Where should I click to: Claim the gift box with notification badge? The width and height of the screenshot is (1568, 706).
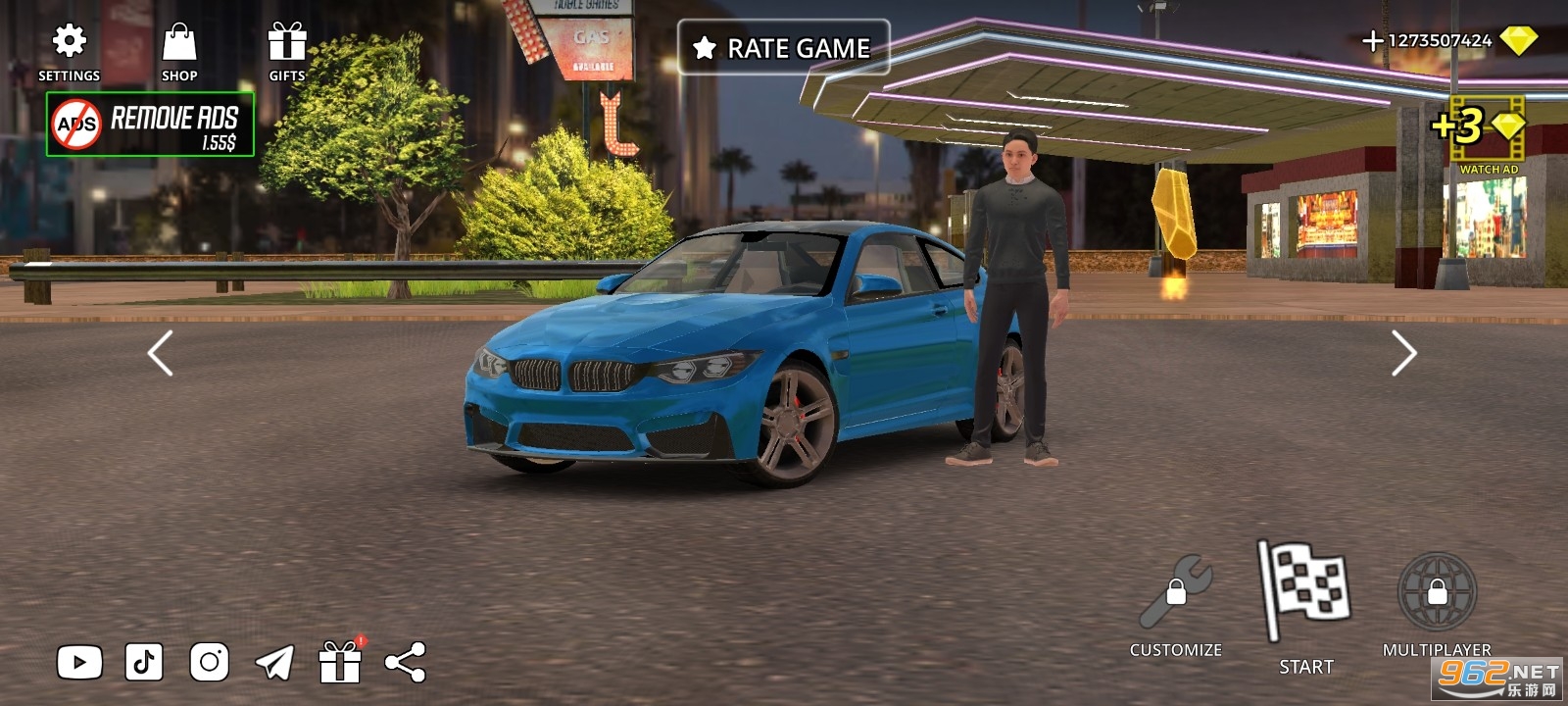[x=340, y=661]
